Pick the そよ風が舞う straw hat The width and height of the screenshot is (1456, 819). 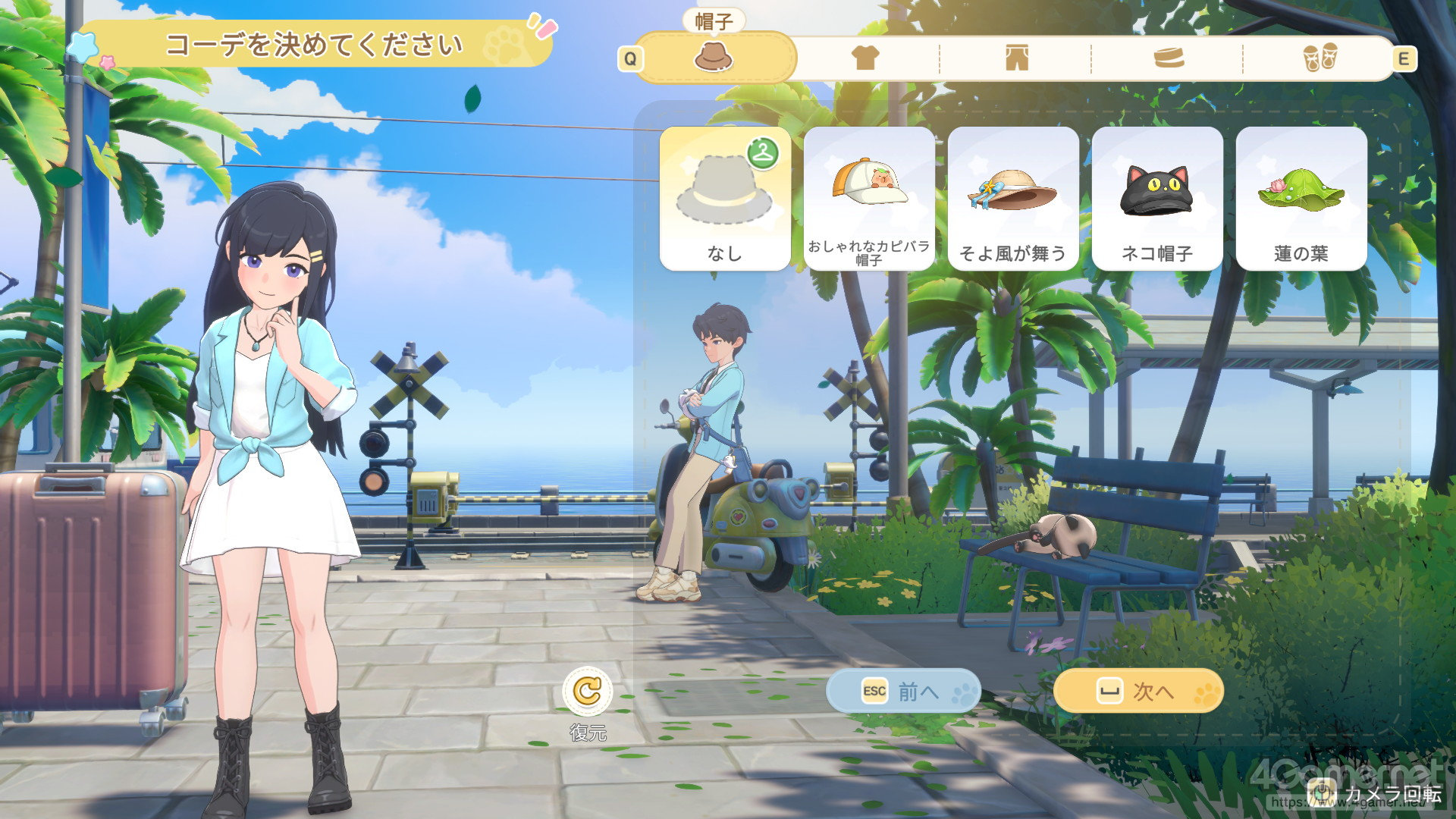pos(1013,199)
